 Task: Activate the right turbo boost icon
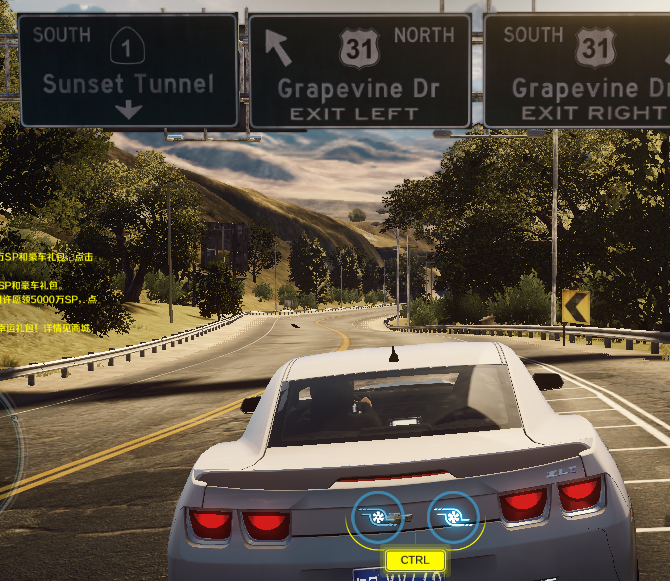pos(454,516)
